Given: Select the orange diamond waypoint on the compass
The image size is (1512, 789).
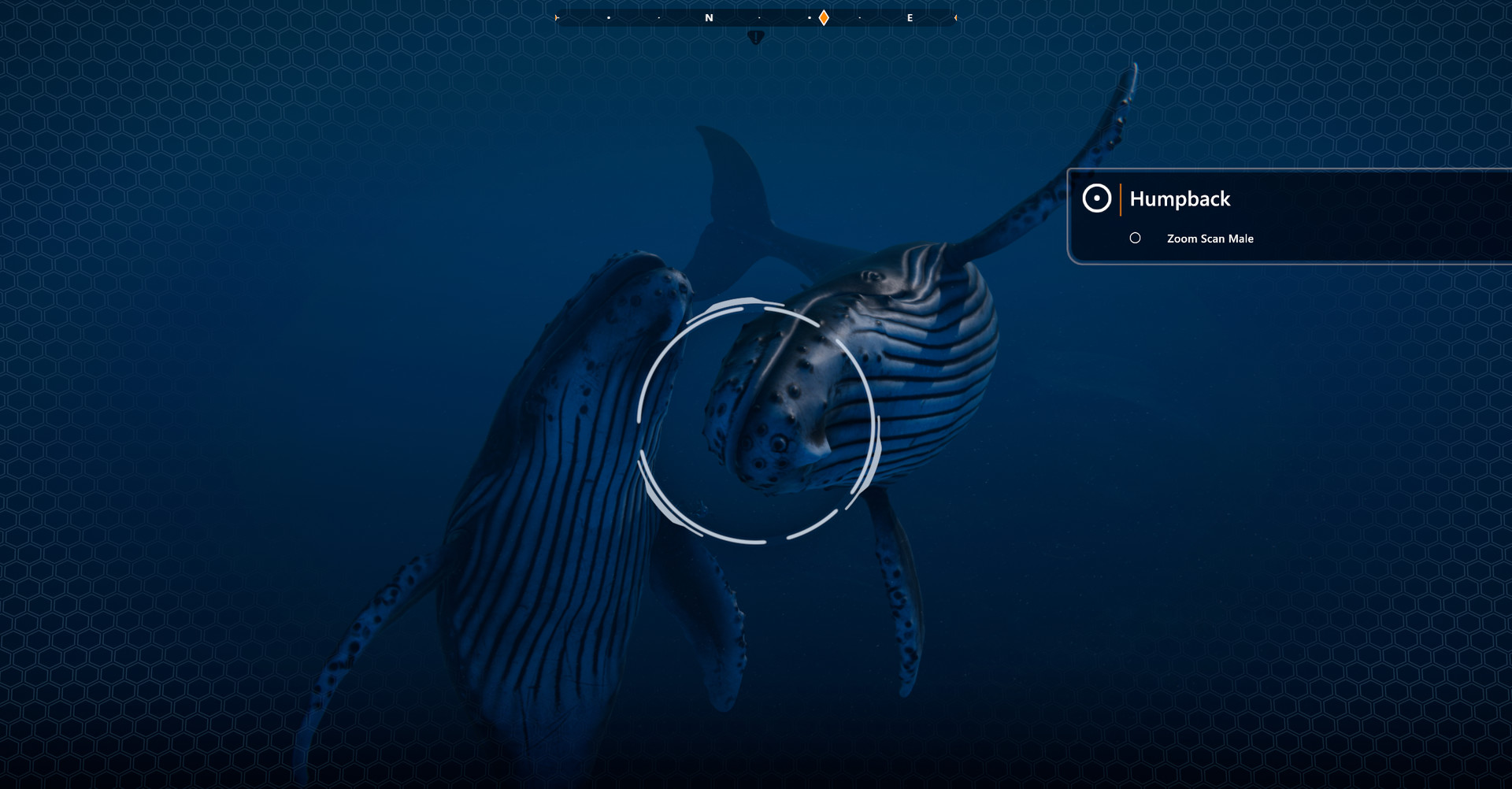Looking at the screenshot, I should [x=824, y=17].
